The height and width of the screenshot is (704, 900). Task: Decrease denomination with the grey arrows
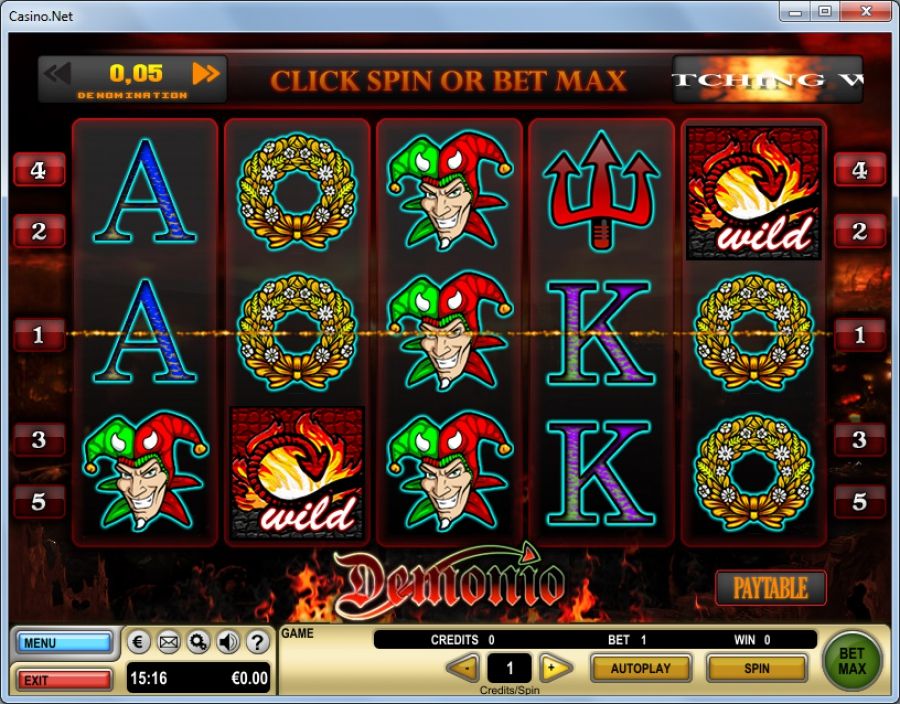pyautogui.click(x=58, y=73)
